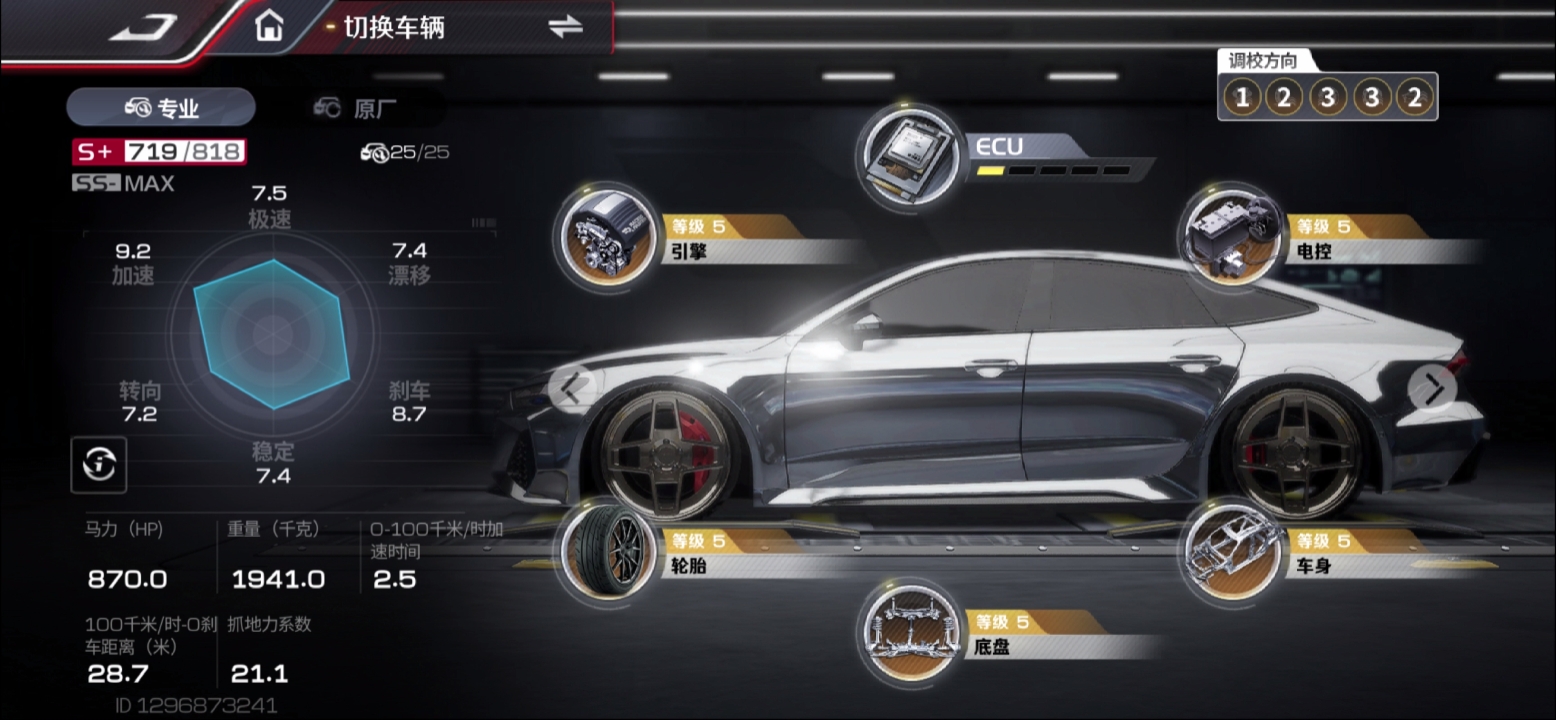
Task: Switch to the 专业 tuning tab
Action: 161,108
